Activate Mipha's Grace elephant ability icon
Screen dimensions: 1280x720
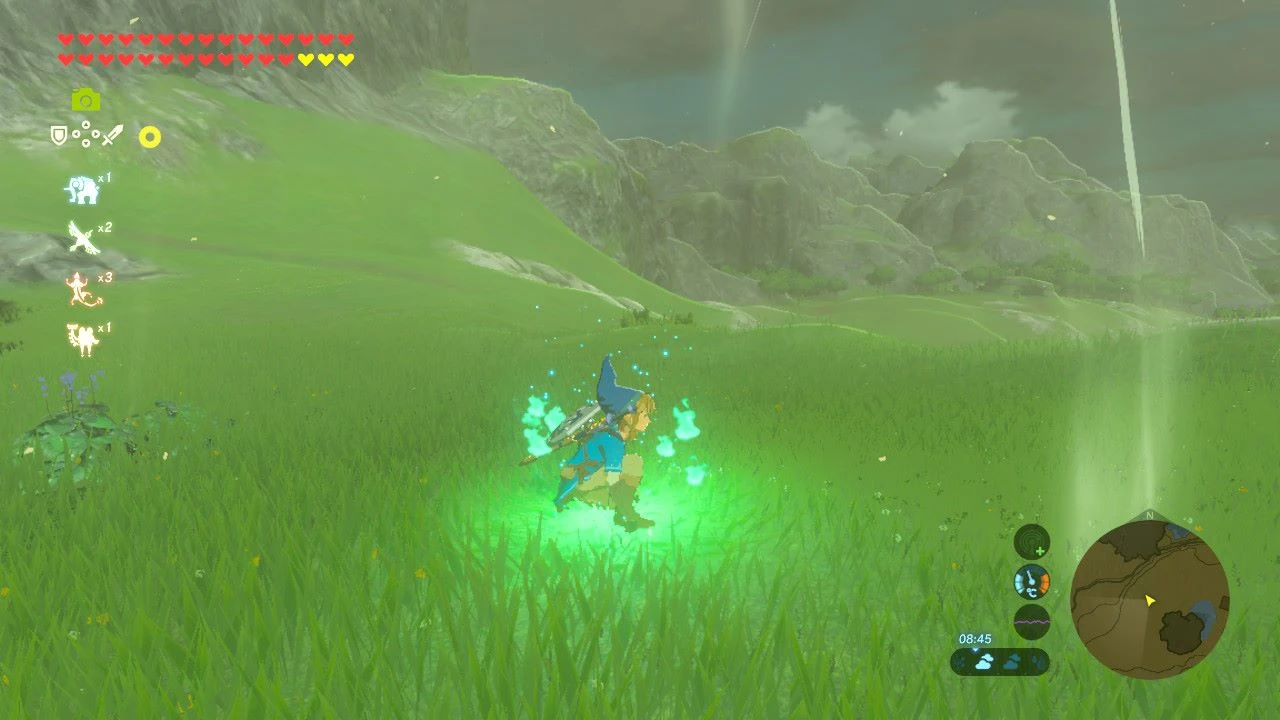coord(81,189)
